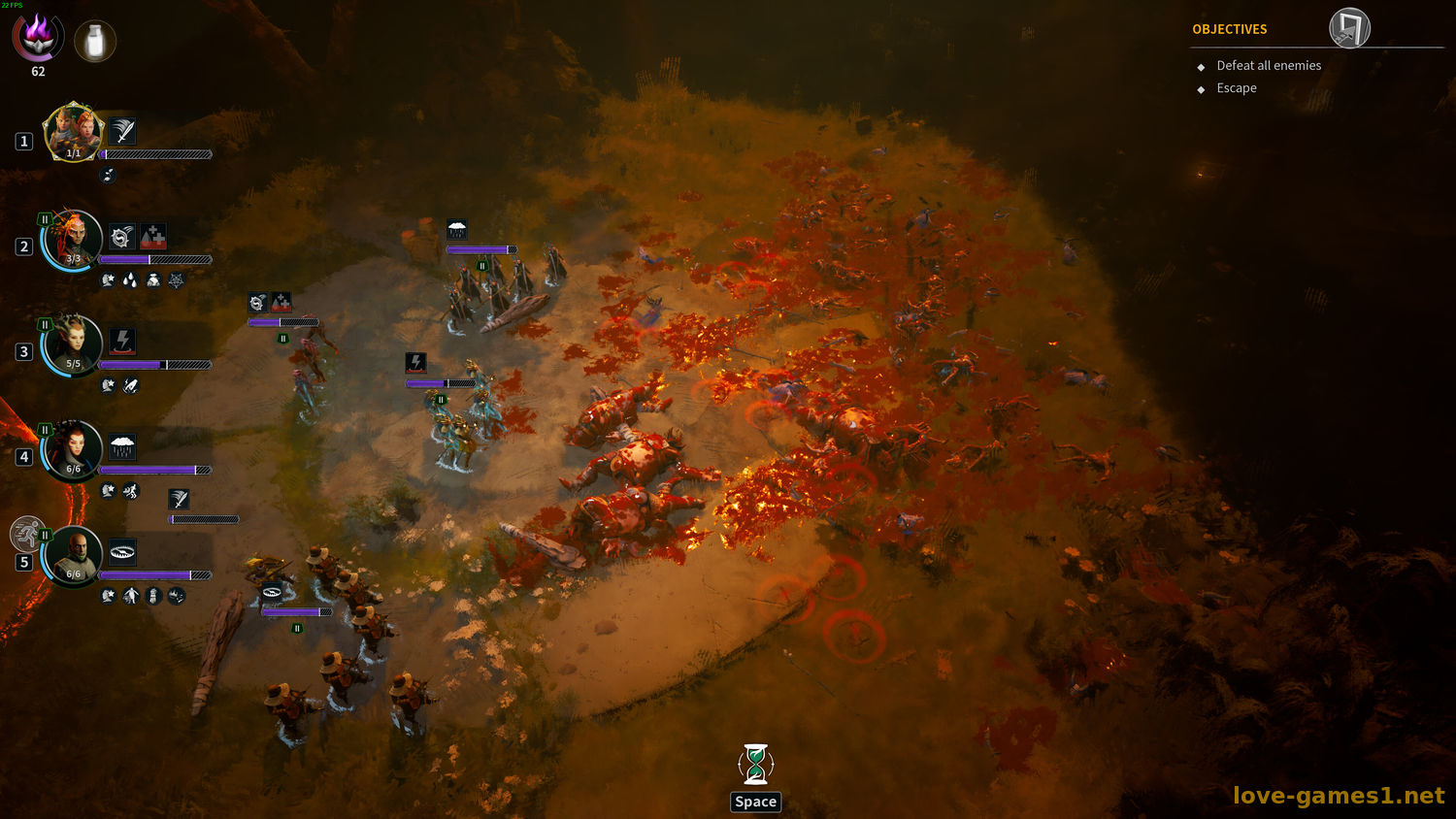Viewport: 1456px width, 819px height.
Task: Select the bald squad 5 commander portrait
Action: tap(73, 555)
